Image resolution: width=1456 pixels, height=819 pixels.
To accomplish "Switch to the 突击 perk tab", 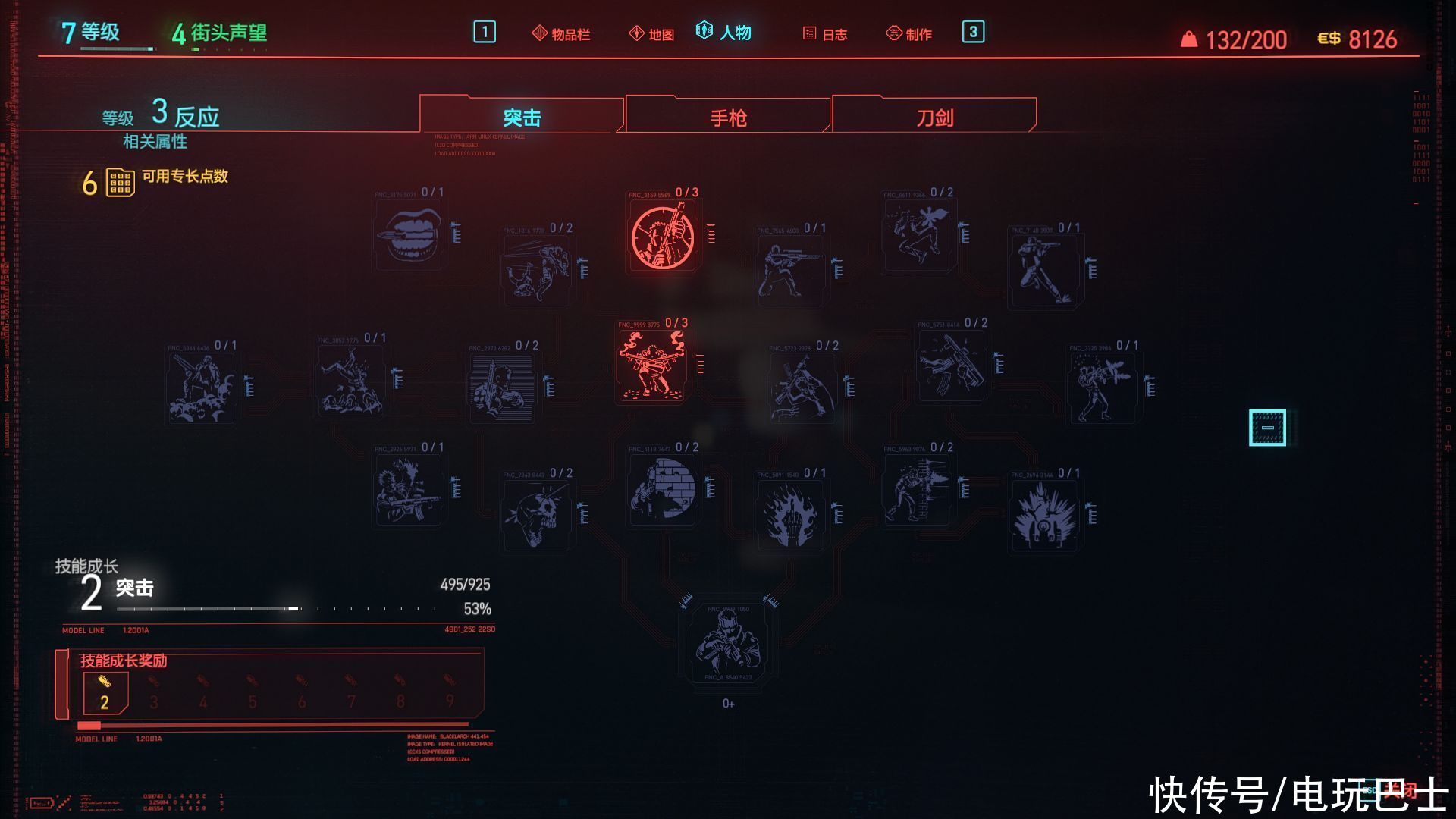I will 522,118.
